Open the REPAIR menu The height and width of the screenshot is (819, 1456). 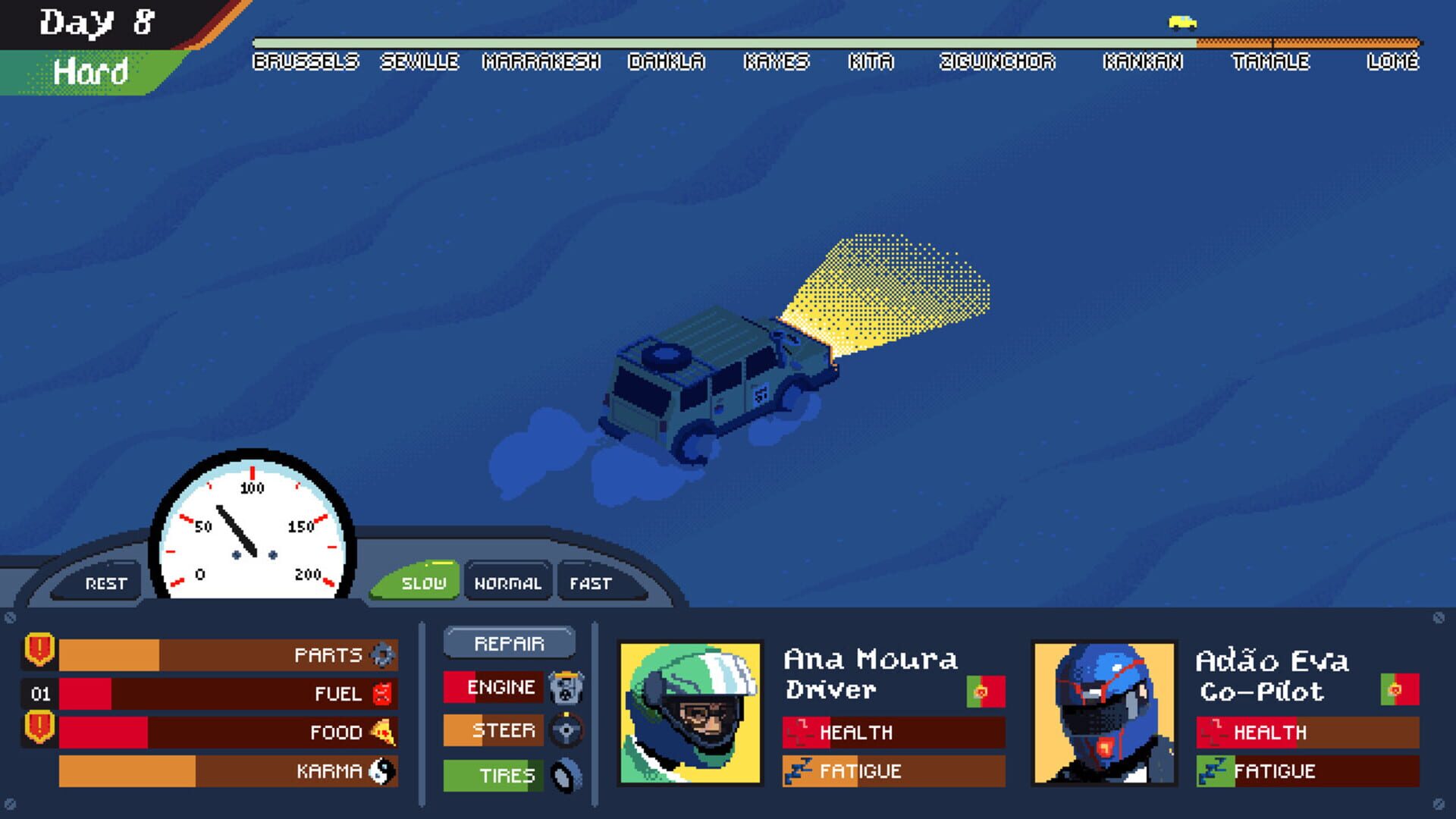coord(510,644)
